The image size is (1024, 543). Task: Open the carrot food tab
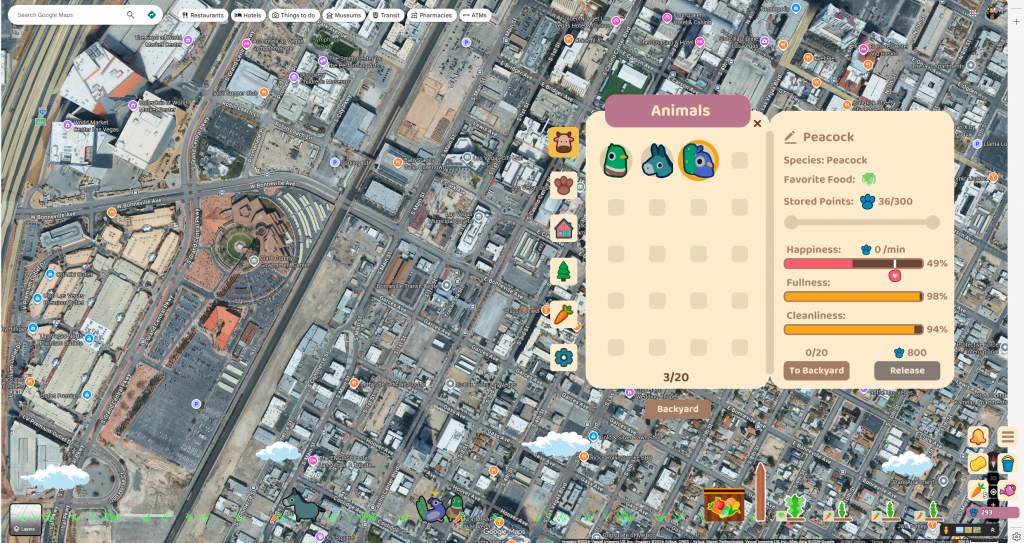(563, 314)
